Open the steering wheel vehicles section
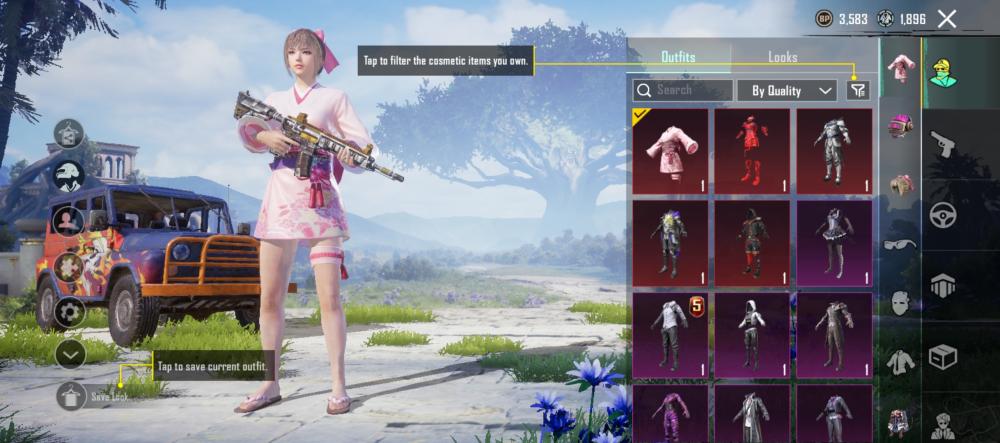Screen dimensions: 1000x443 [x=943, y=215]
